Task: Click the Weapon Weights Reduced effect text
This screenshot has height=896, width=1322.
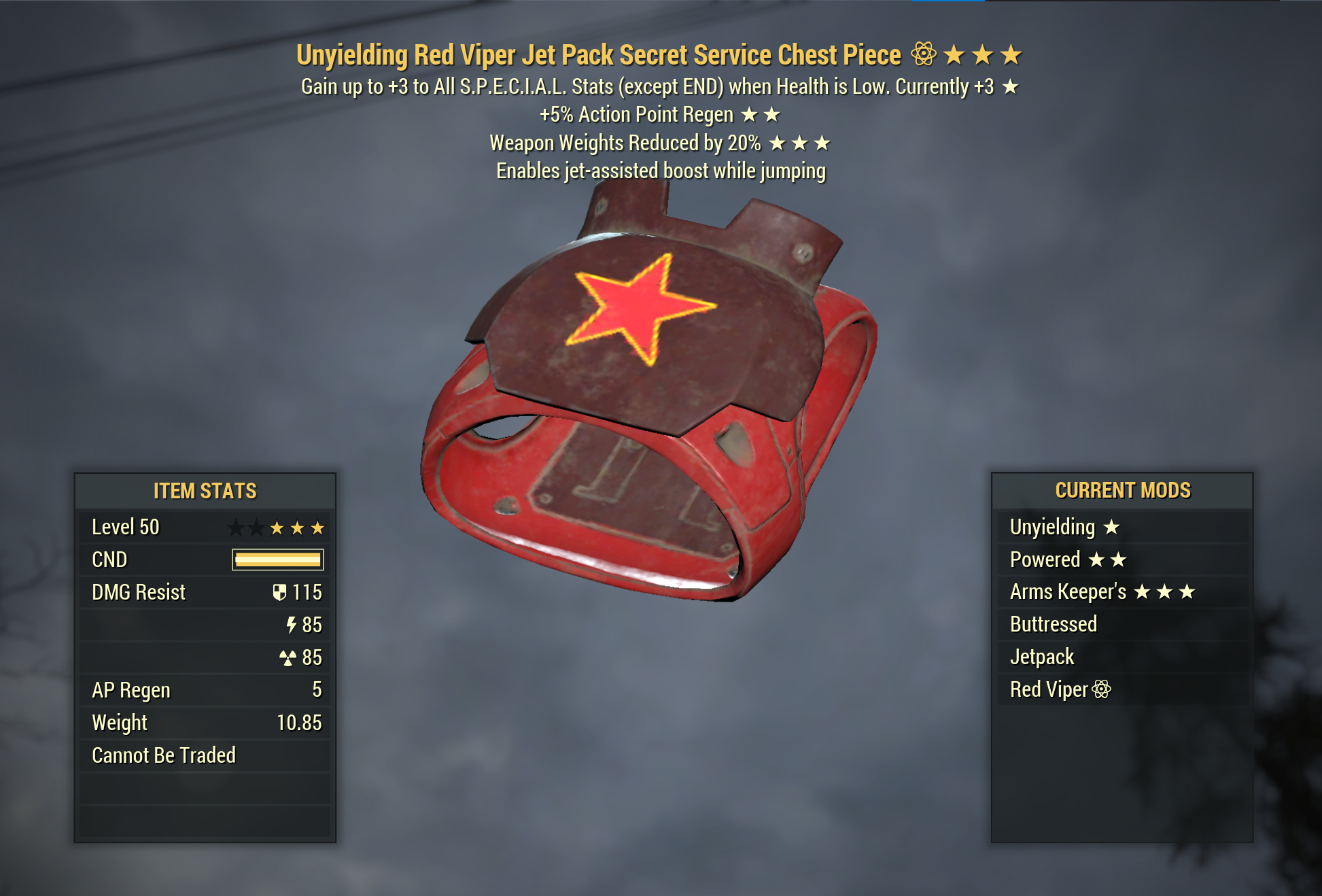Action: (624, 143)
